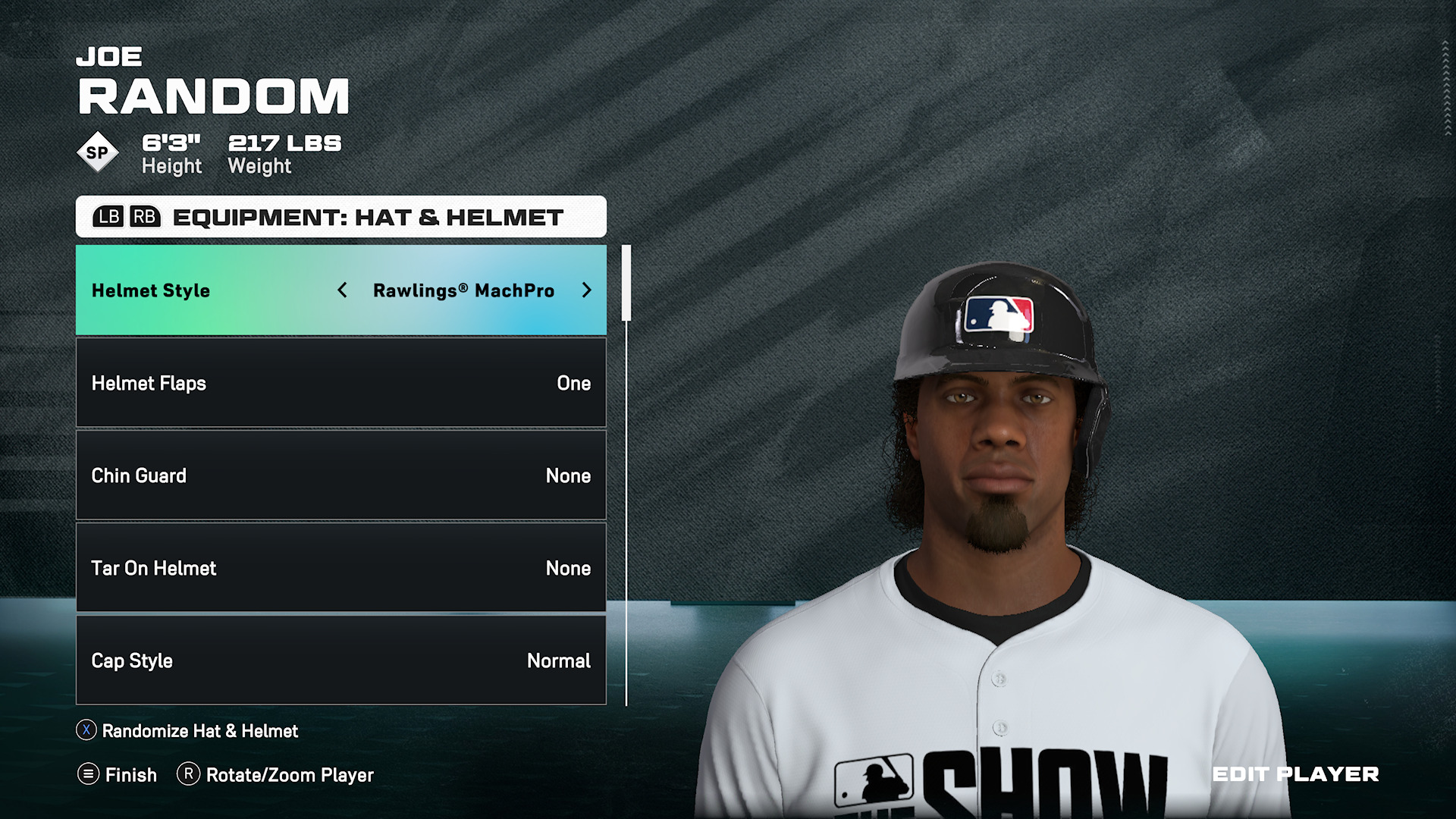Viewport: 1456px width, 819px height.
Task: Open the Tar On Helmet setting
Action: [x=340, y=568]
